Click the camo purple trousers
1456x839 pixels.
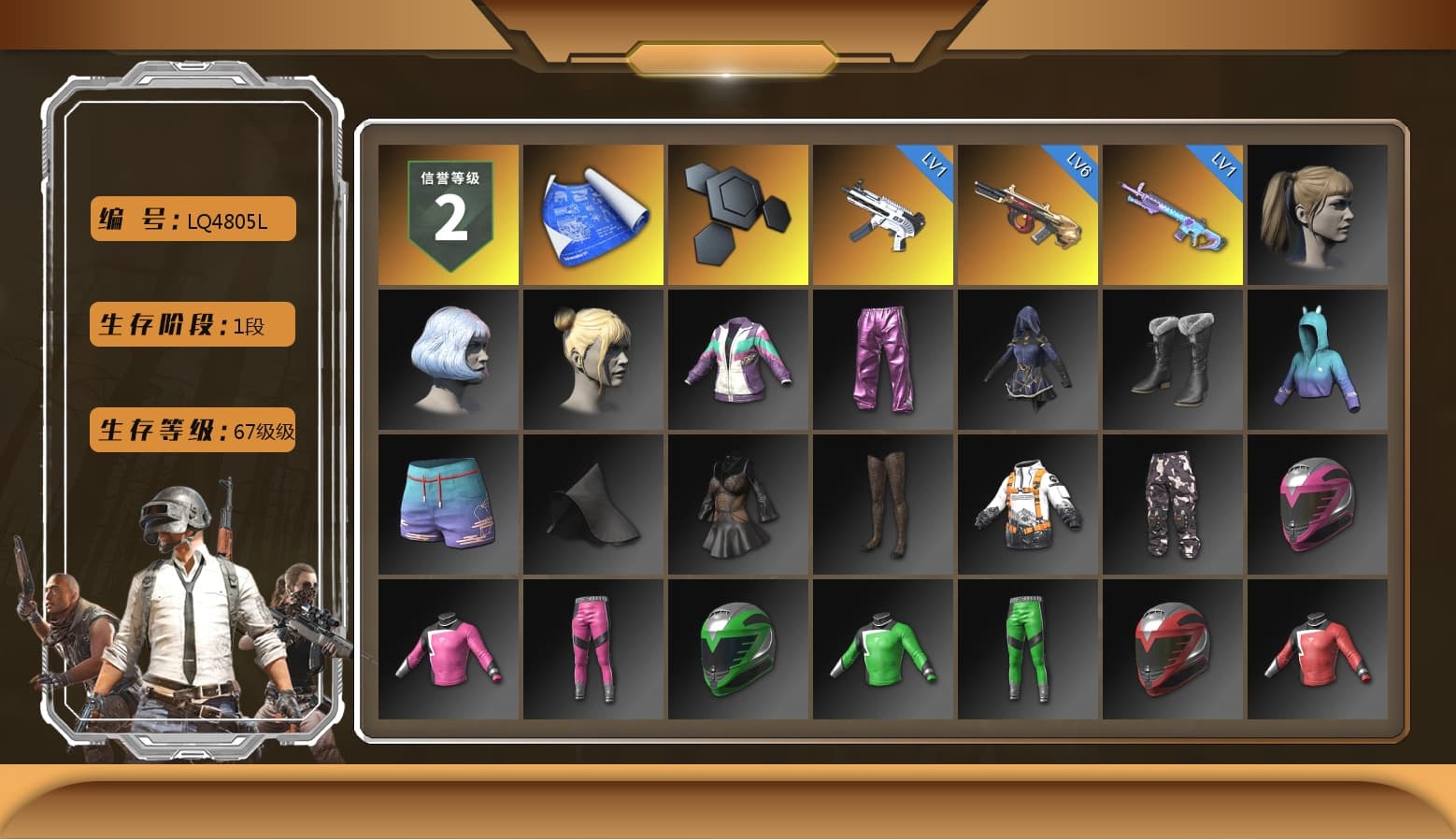pos(1173,505)
